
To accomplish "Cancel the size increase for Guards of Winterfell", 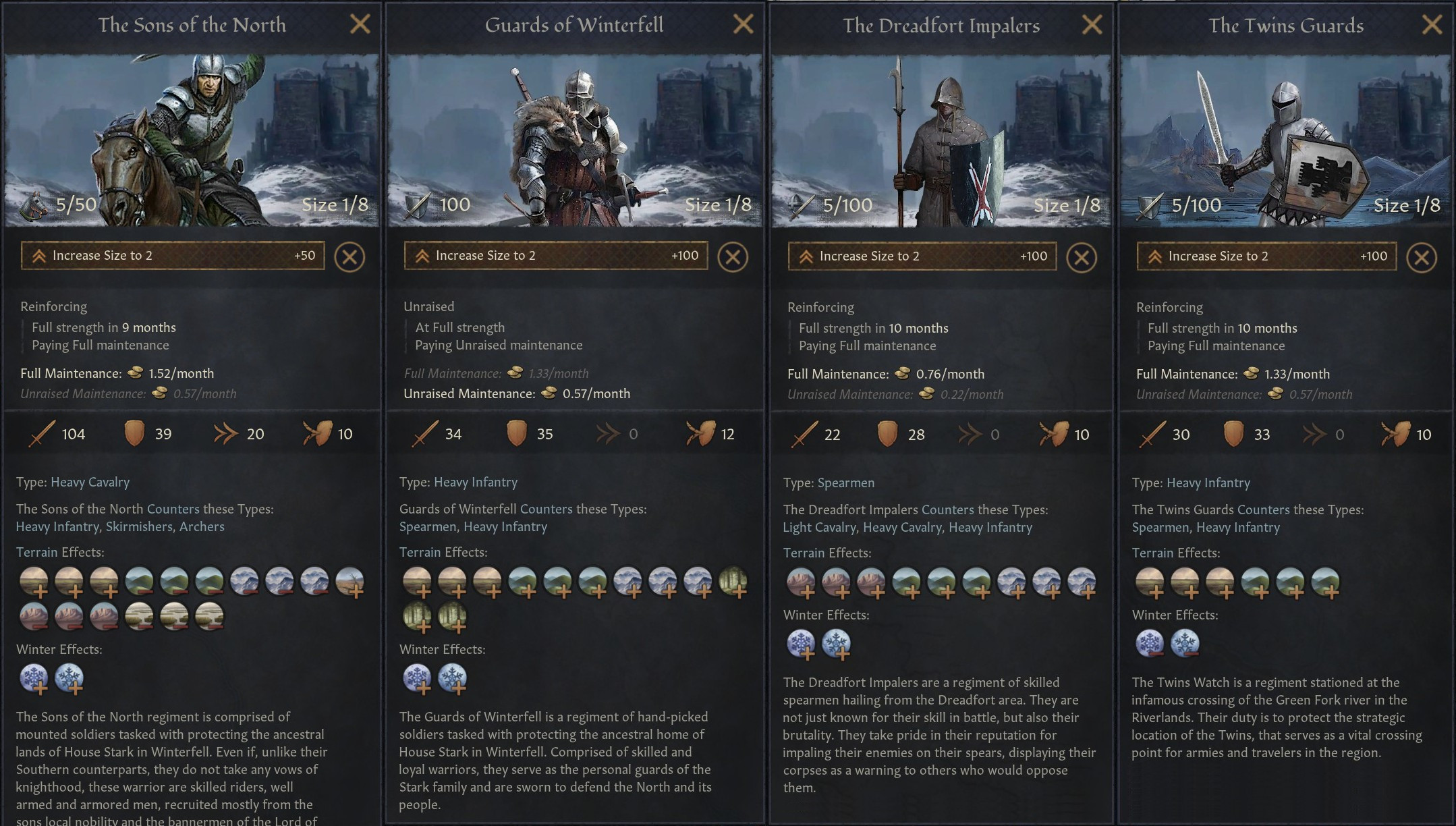I will click(x=733, y=256).
